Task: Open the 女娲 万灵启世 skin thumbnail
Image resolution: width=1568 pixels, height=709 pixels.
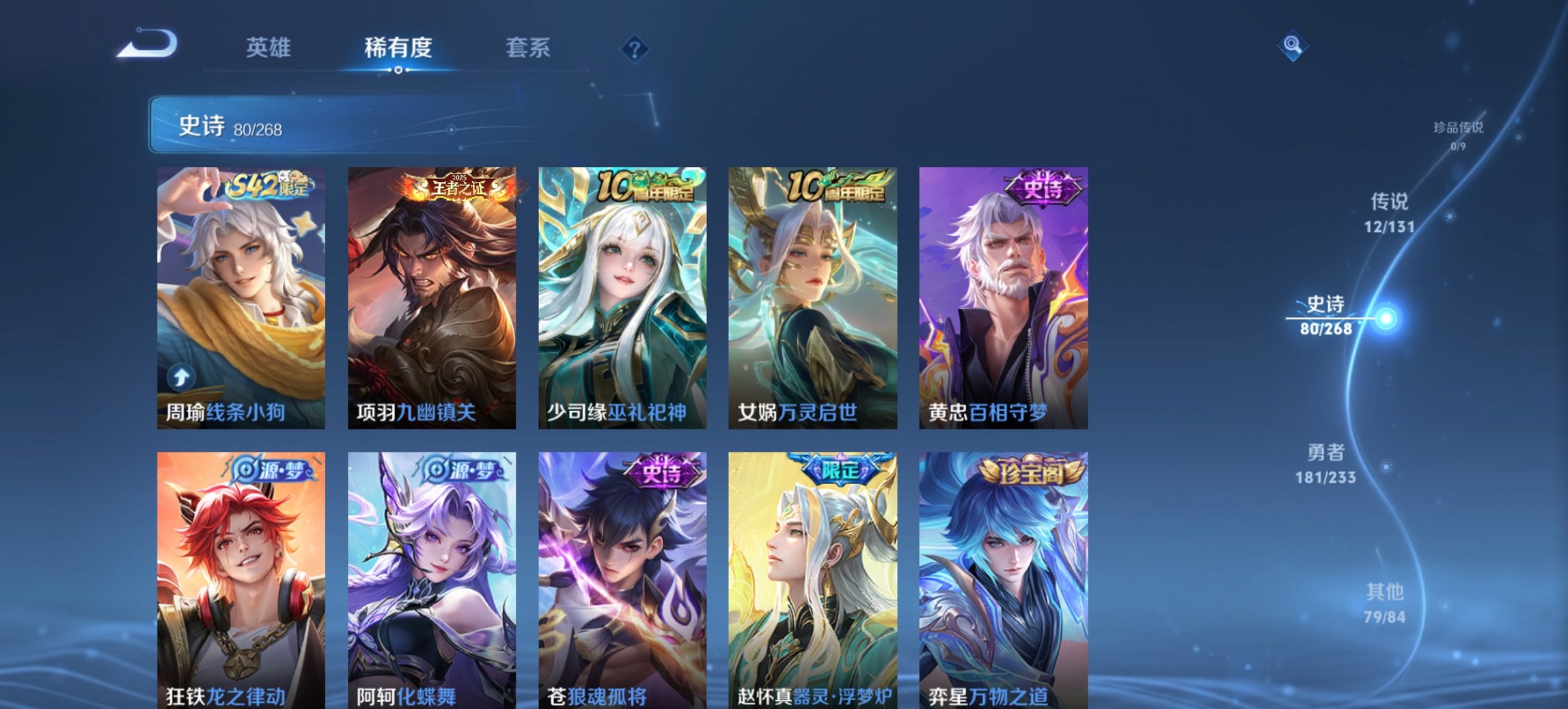Action: pos(810,294)
